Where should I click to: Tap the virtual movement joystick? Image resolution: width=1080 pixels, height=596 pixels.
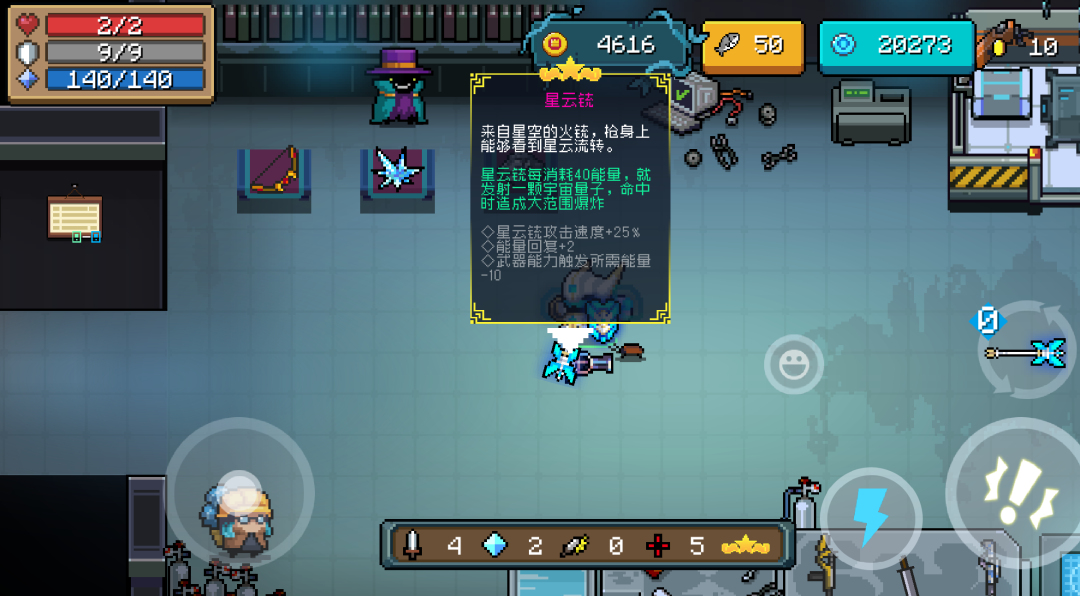[x=239, y=492]
